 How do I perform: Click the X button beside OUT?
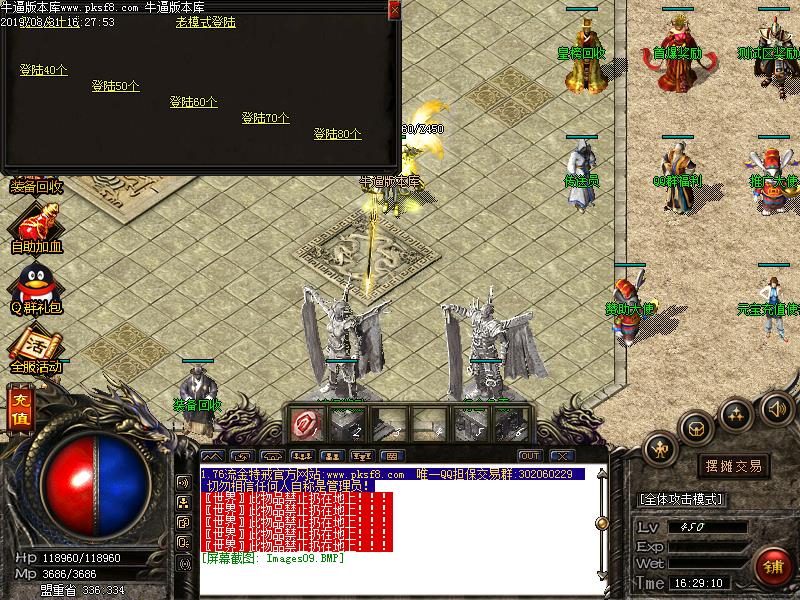[562, 456]
